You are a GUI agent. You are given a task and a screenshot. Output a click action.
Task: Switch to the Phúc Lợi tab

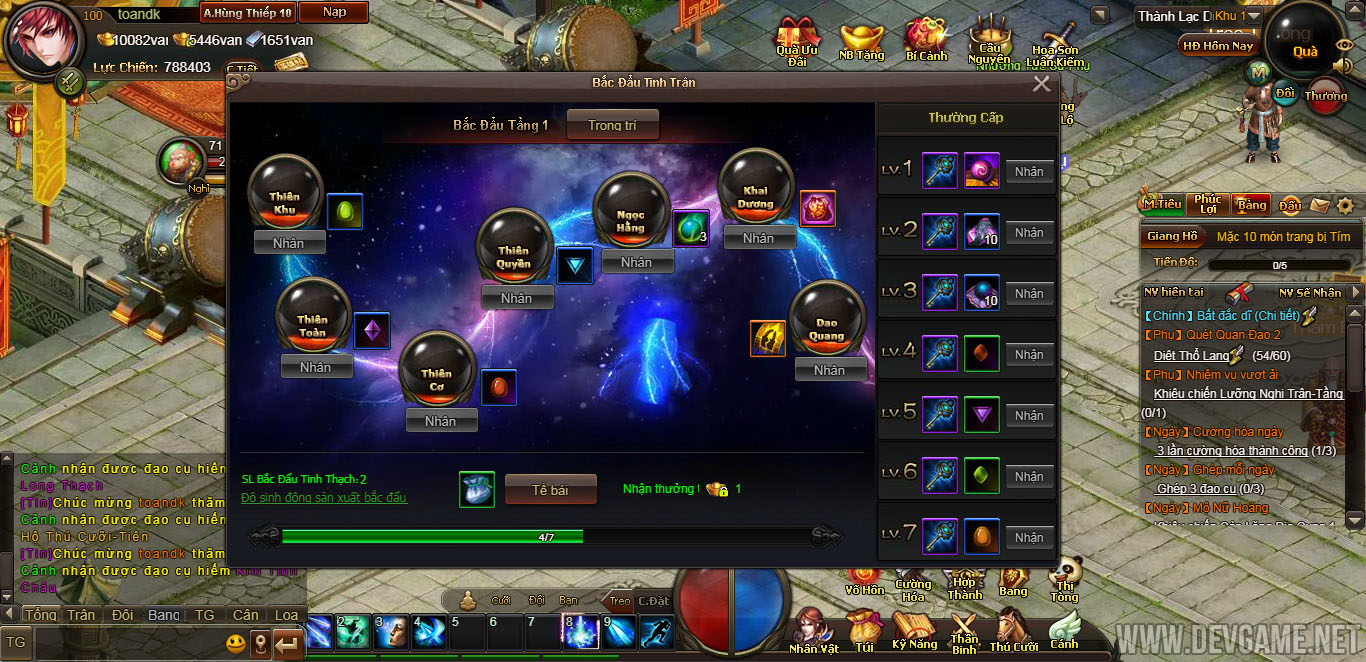[x=1208, y=204]
